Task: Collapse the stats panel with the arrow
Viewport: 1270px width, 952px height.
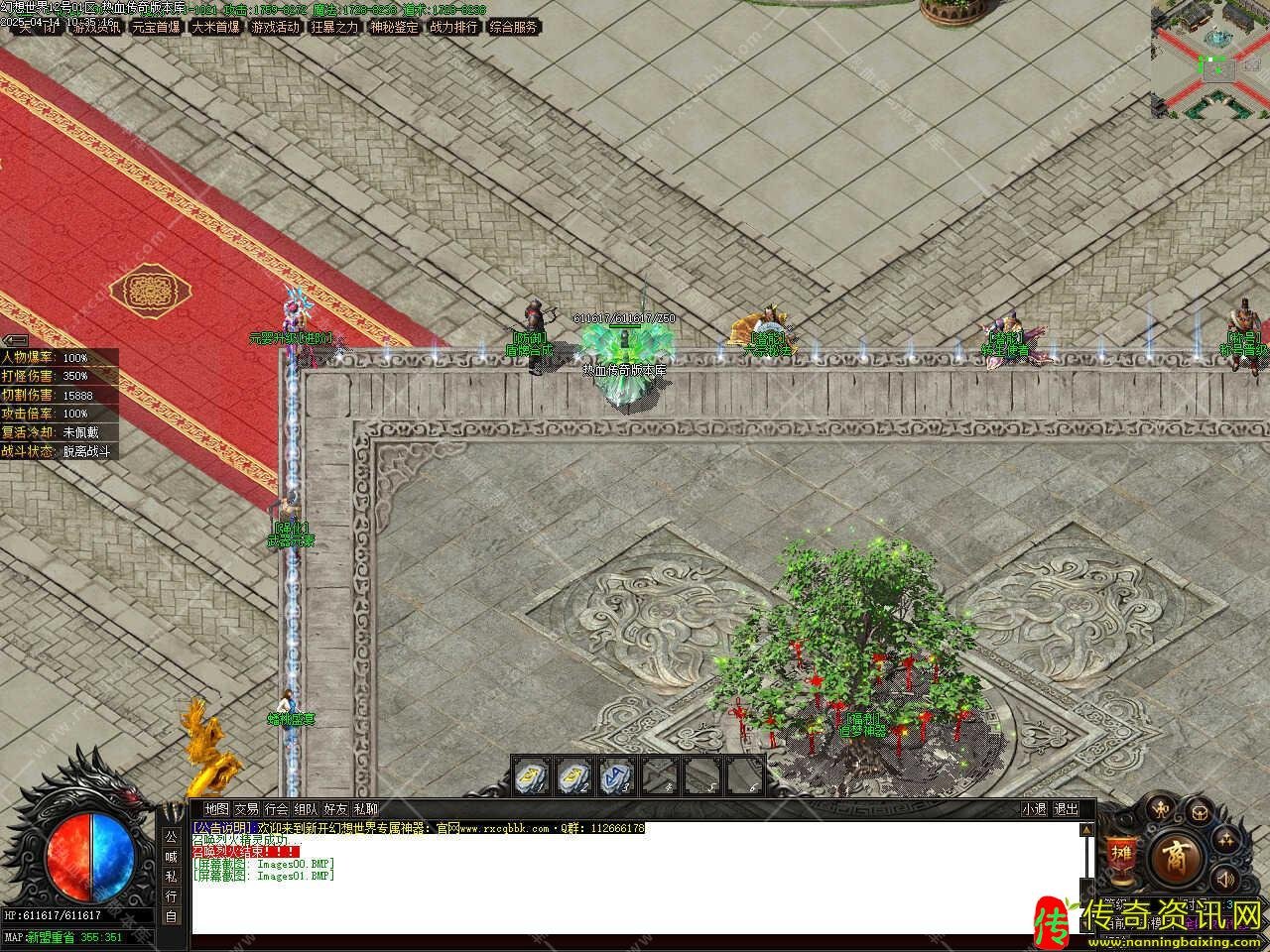Action: coord(15,340)
